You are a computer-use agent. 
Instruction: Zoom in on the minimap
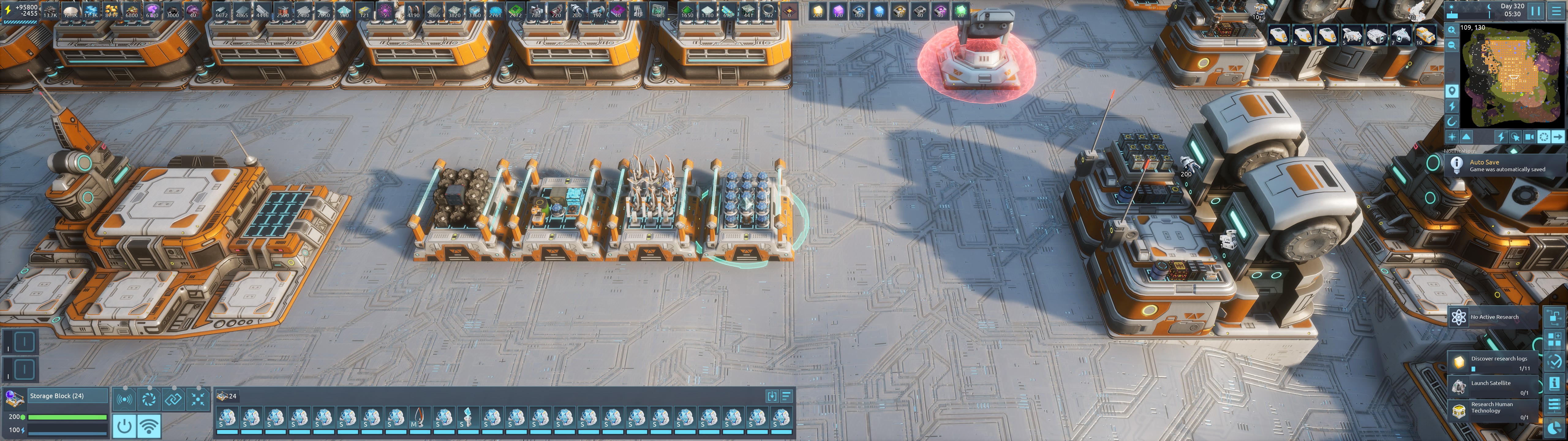pos(1452,30)
